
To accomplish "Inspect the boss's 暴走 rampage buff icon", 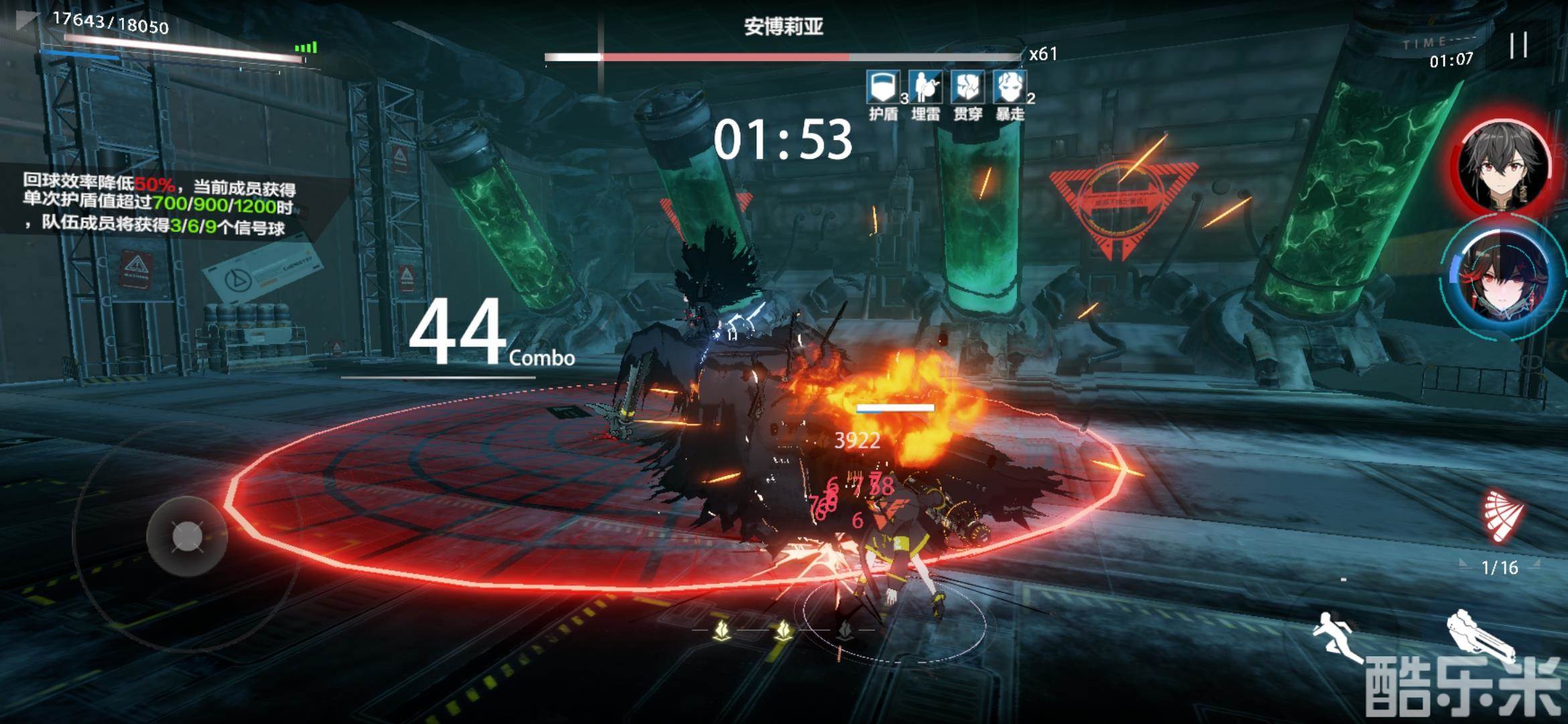I will [x=1010, y=88].
